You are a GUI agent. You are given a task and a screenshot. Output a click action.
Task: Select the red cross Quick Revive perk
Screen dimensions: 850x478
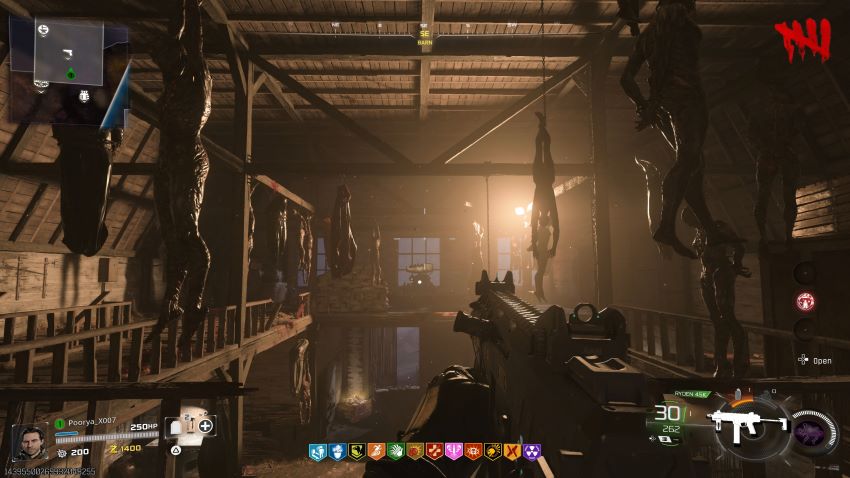click(433, 452)
